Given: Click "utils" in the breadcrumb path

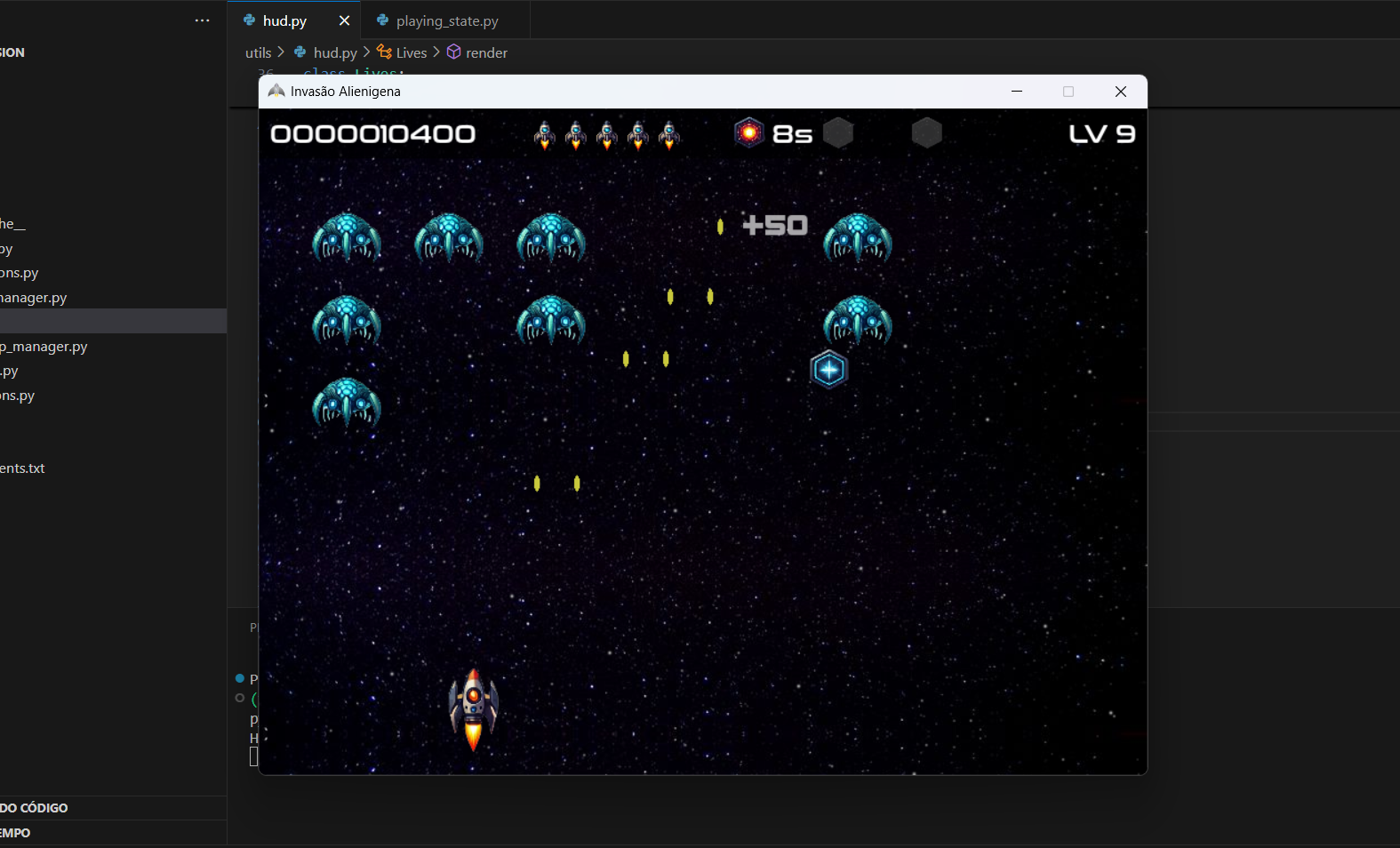Looking at the screenshot, I should [258, 52].
